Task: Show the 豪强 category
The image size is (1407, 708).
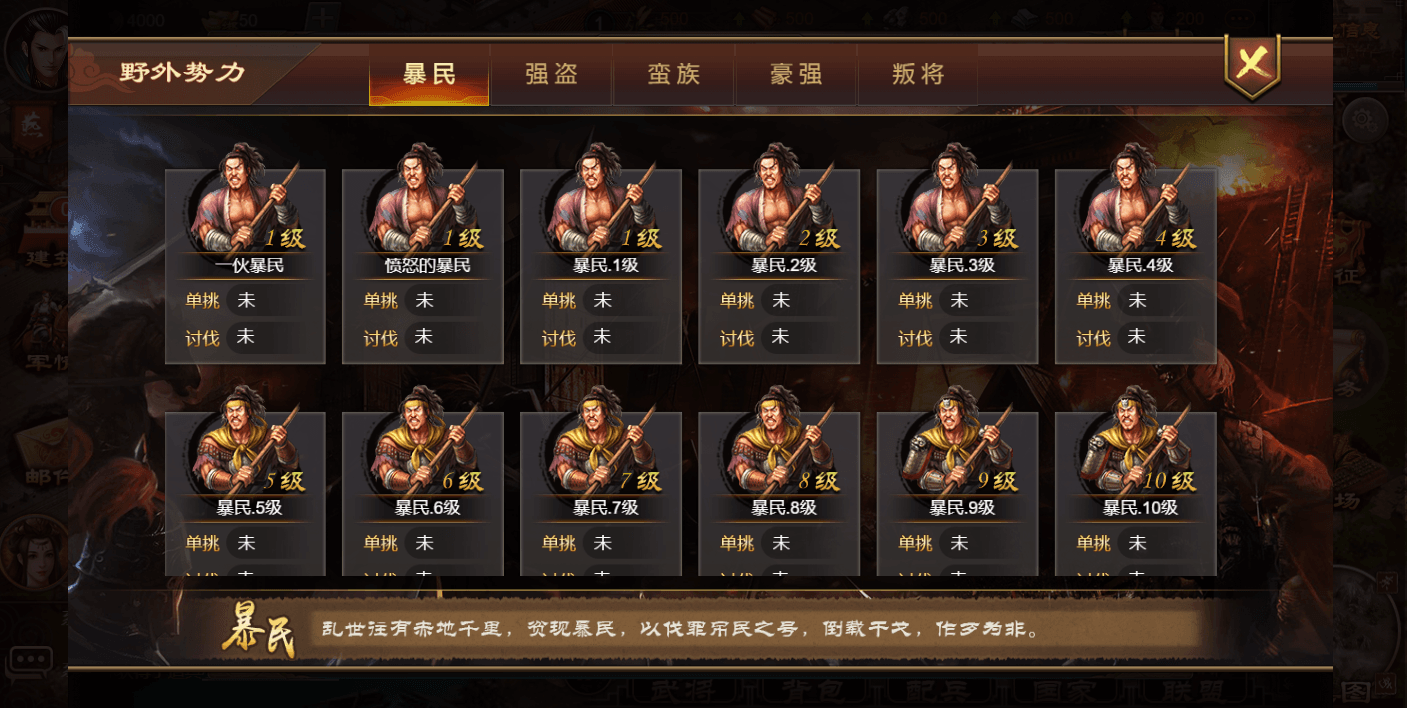Action: [x=796, y=74]
